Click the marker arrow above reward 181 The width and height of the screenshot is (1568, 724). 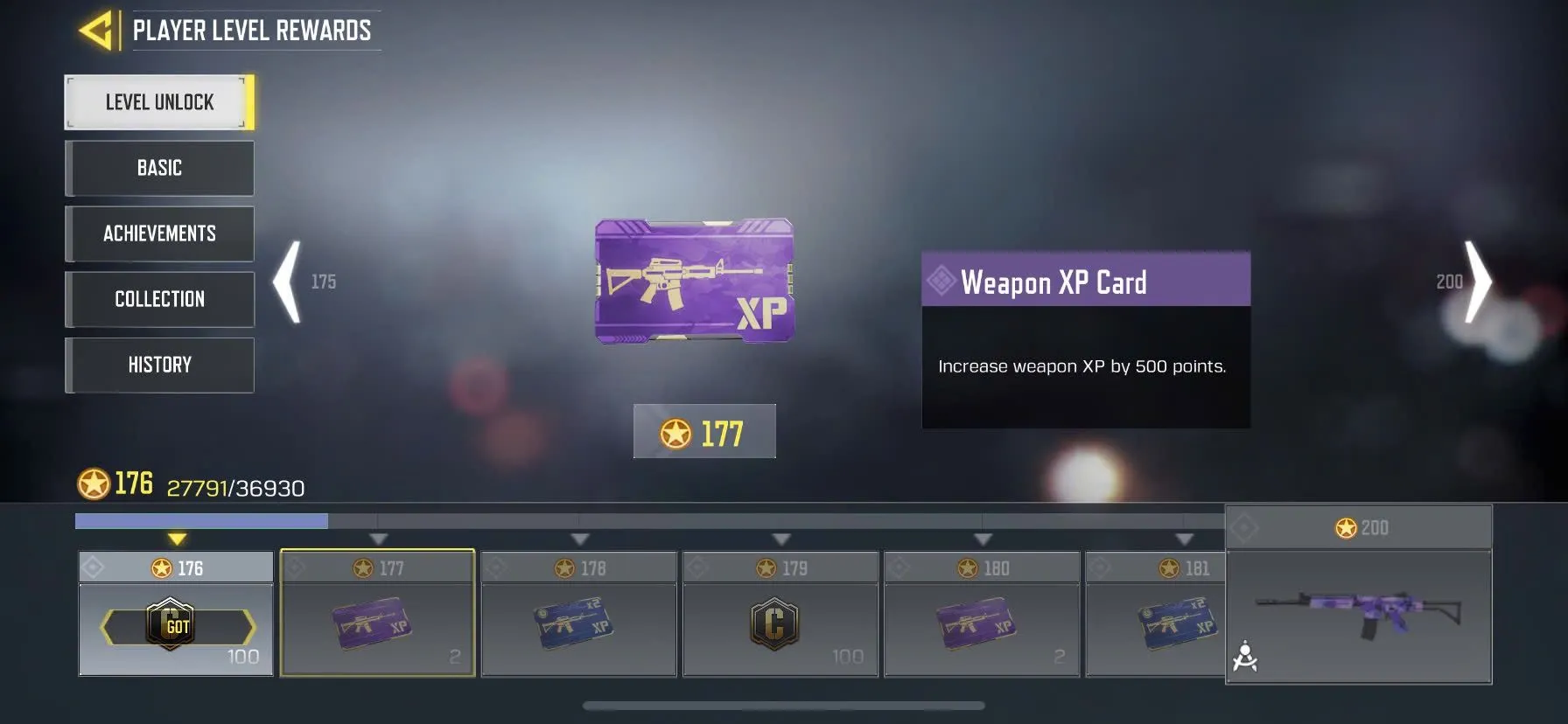(1185, 540)
